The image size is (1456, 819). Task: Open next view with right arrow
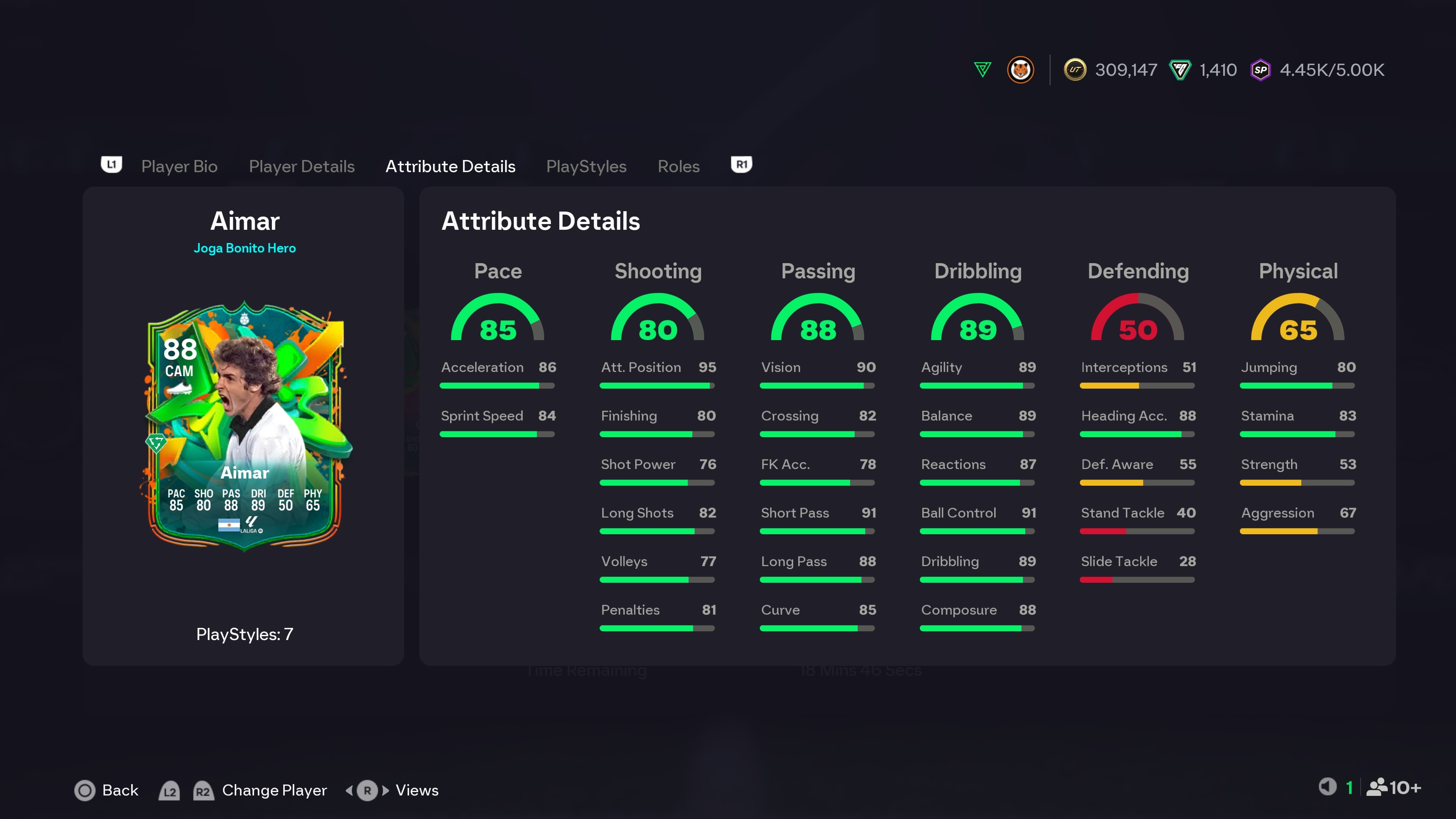386,790
